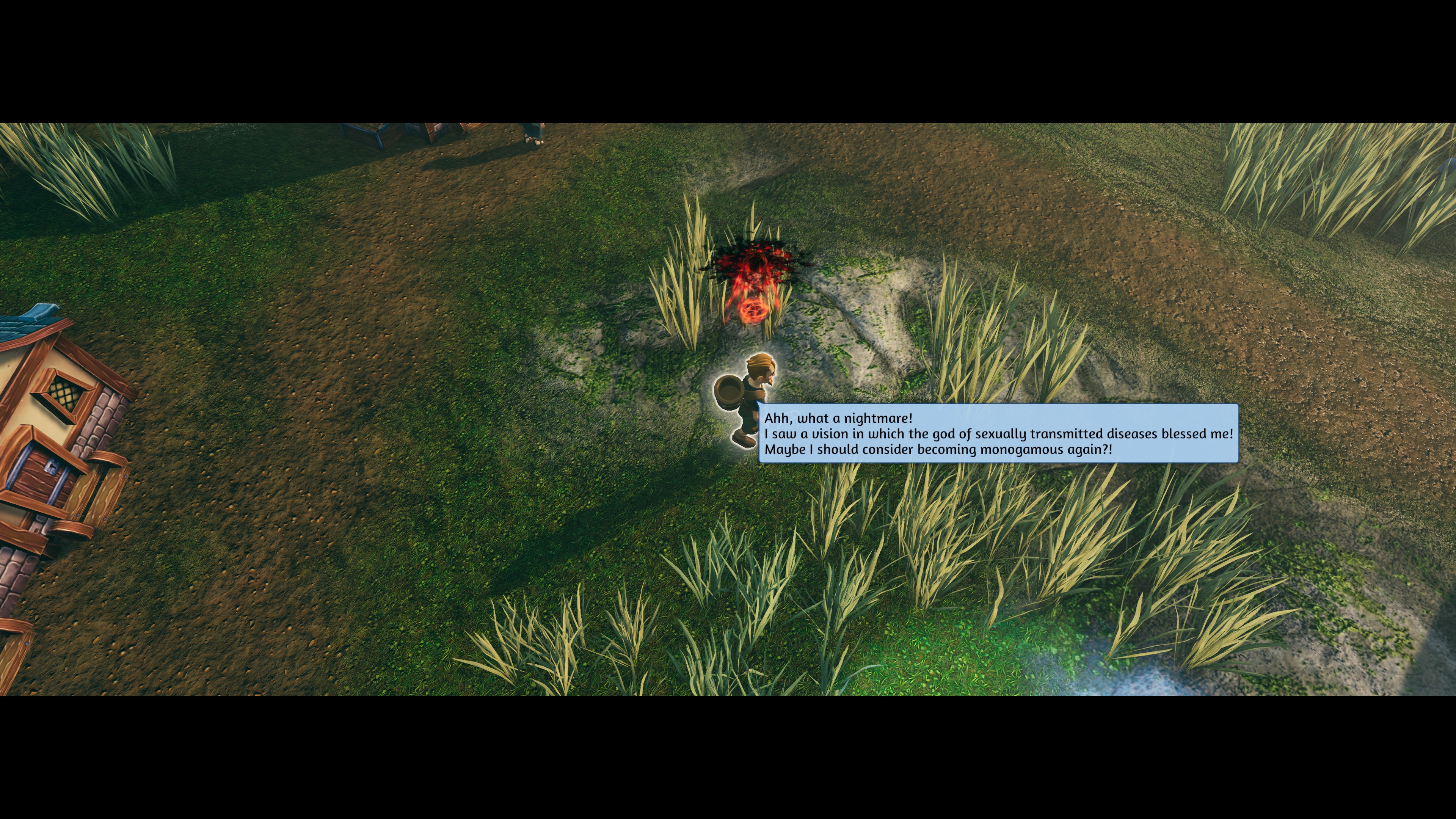The height and width of the screenshot is (819, 1456).
Task: Select the dialogue line 'Ahh, what a nightmare!'
Action: 839,418
